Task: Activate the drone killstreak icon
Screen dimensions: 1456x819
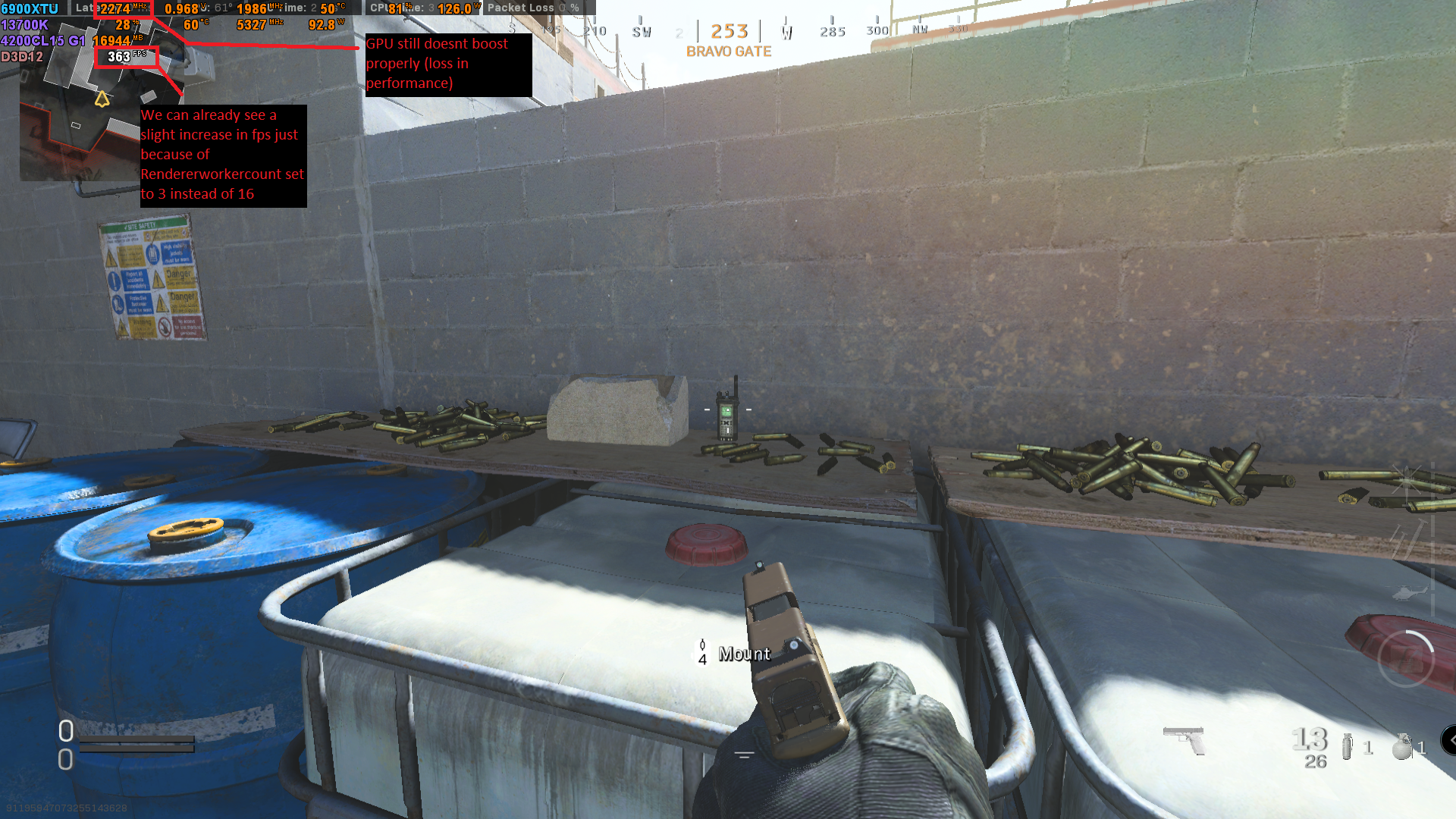Action: (1407, 479)
